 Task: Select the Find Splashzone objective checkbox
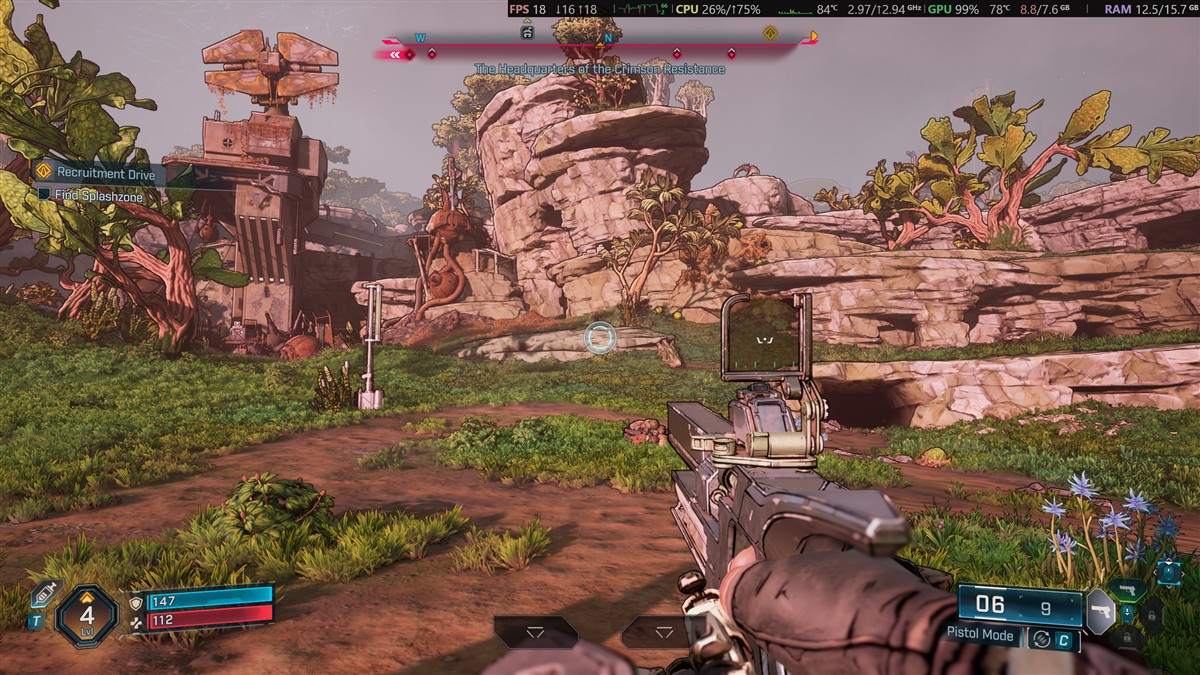pyautogui.click(x=44, y=197)
